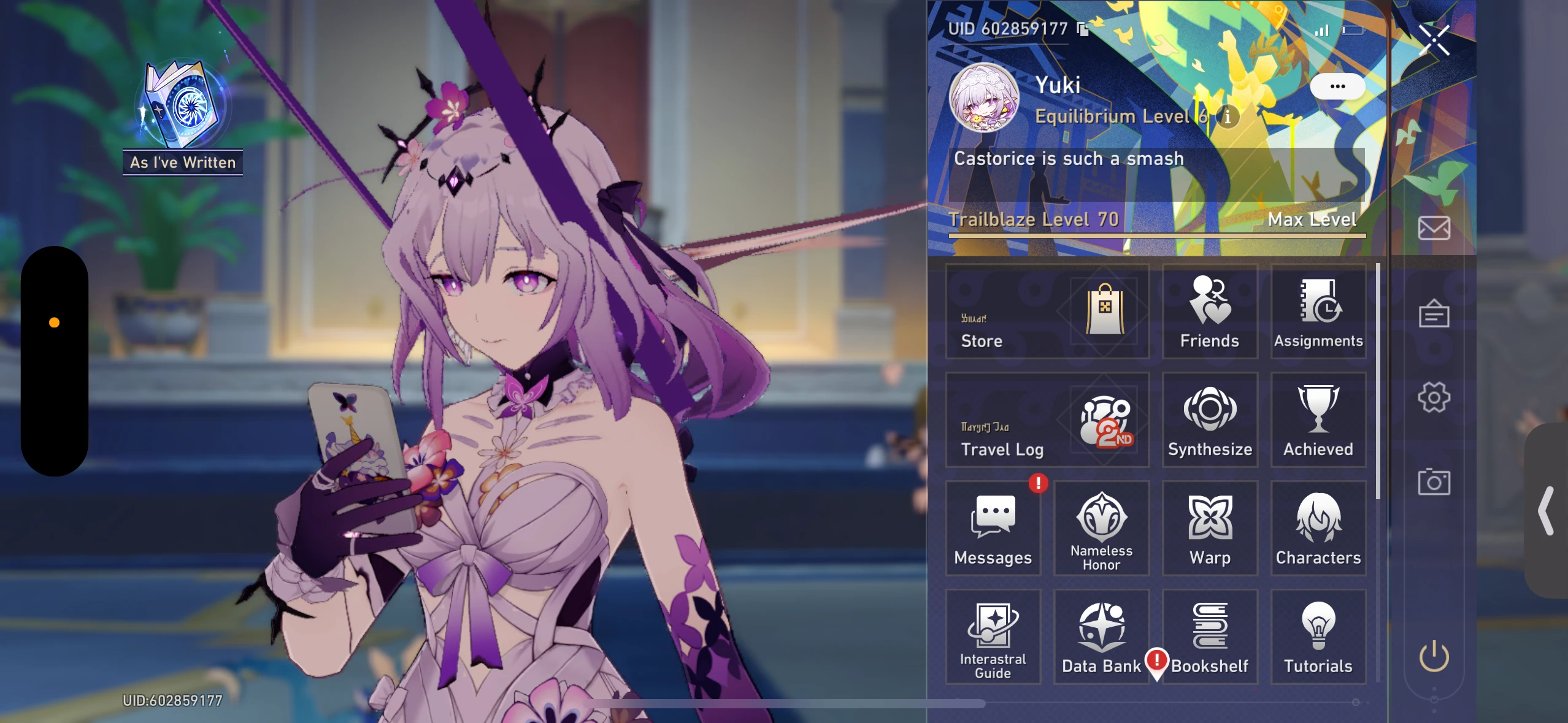
Task: Open the Bookshelf with new notification
Action: click(1209, 635)
